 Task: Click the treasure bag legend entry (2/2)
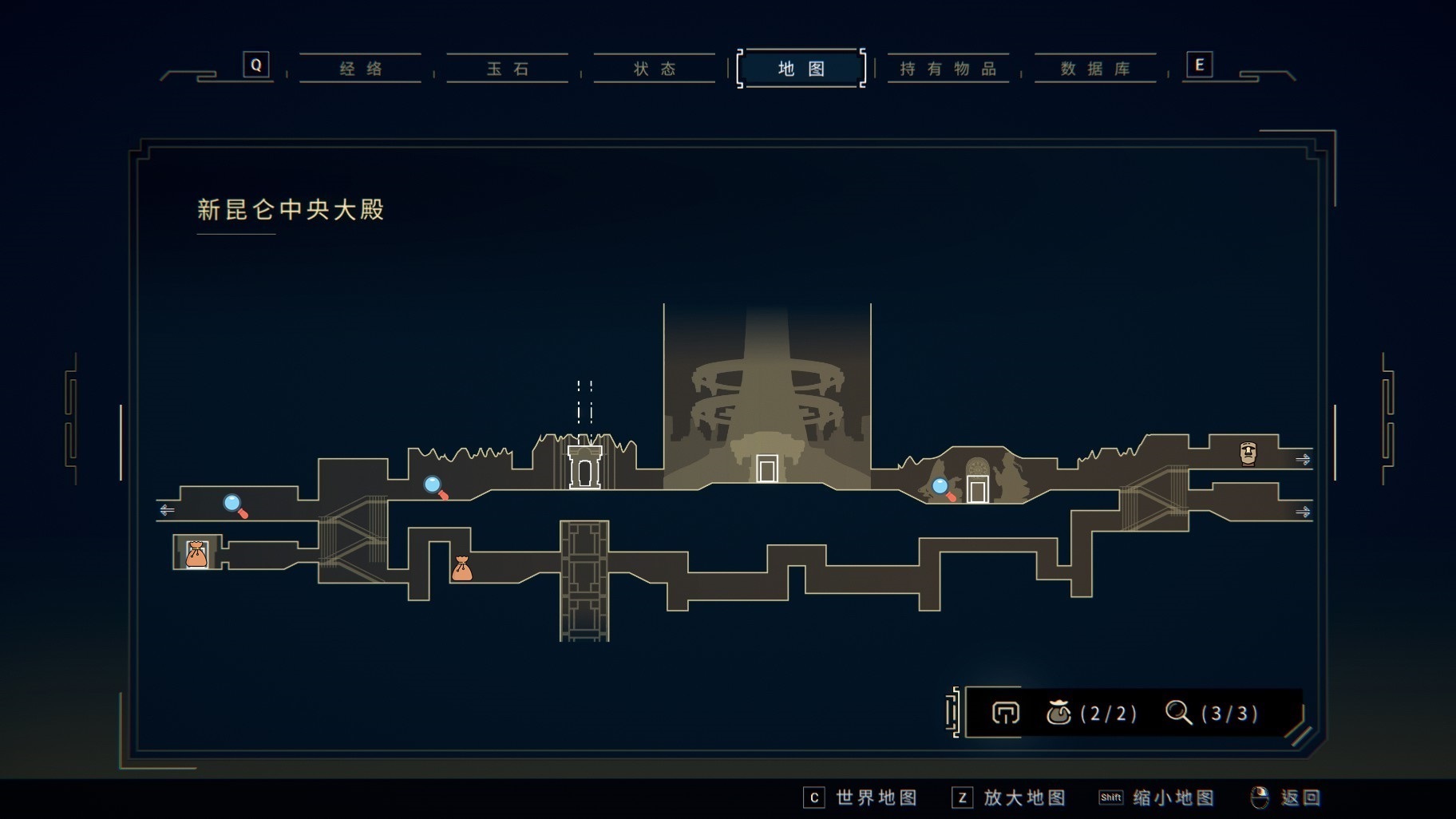coord(1091,712)
